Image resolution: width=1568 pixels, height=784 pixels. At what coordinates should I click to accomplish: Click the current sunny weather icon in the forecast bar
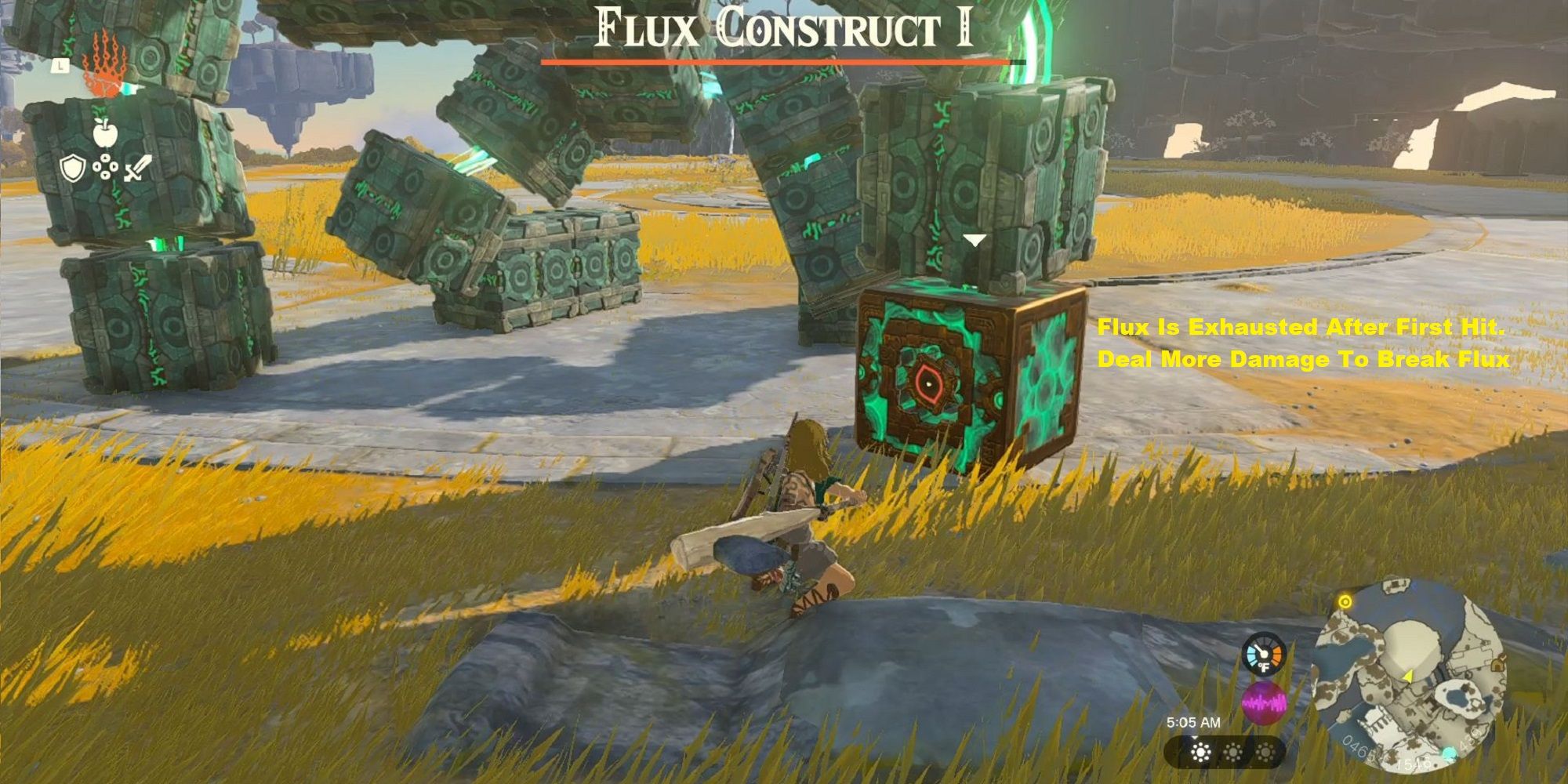pyautogui.click(x=1200, y=752)
